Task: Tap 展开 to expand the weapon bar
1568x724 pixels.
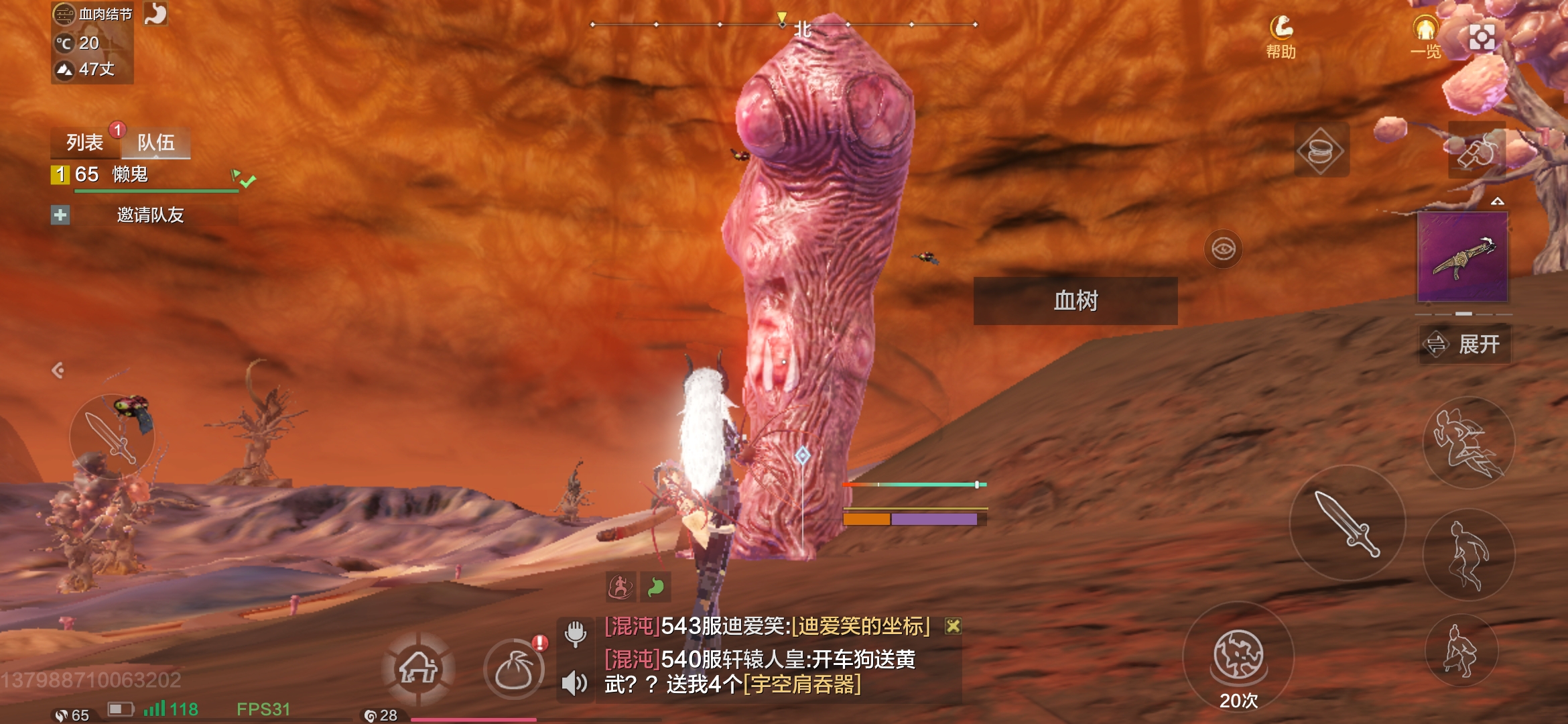Action: tap(1465, 343)
